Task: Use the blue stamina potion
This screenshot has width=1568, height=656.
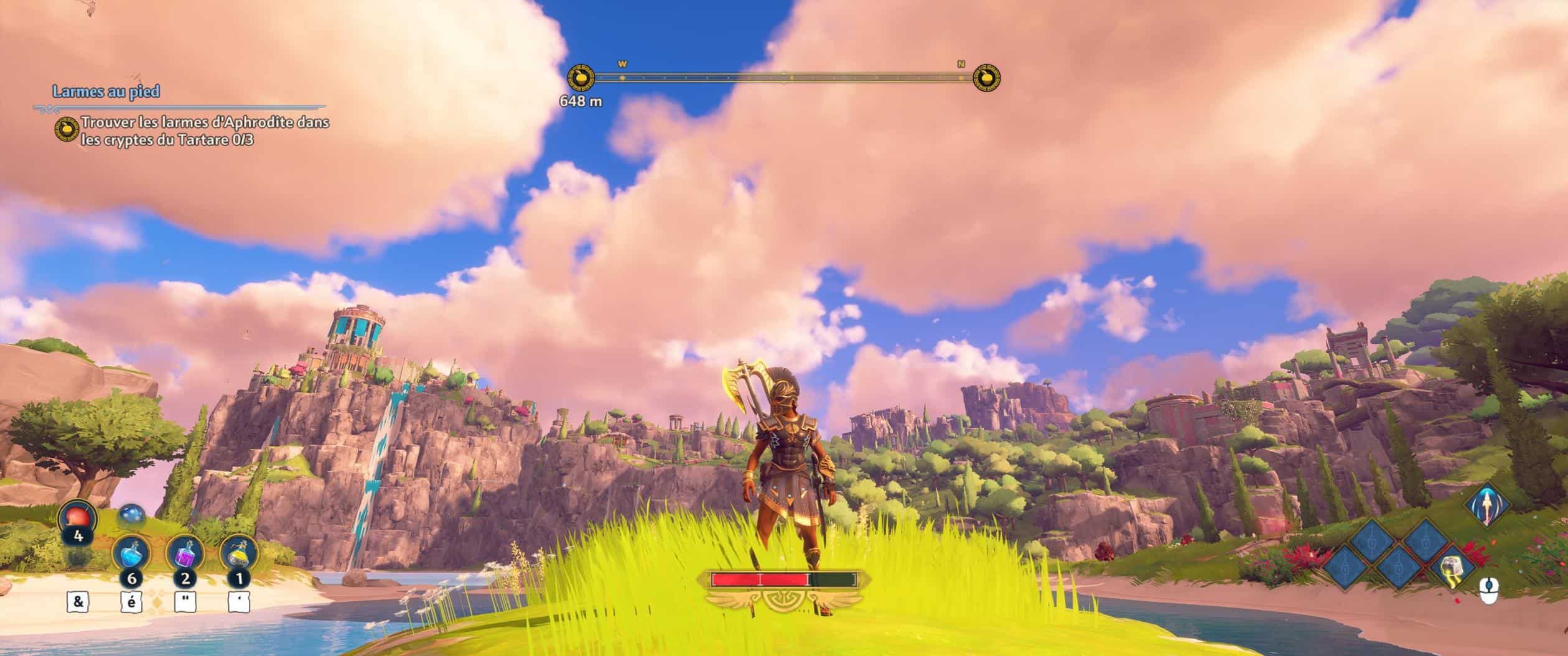Action: 130,553
